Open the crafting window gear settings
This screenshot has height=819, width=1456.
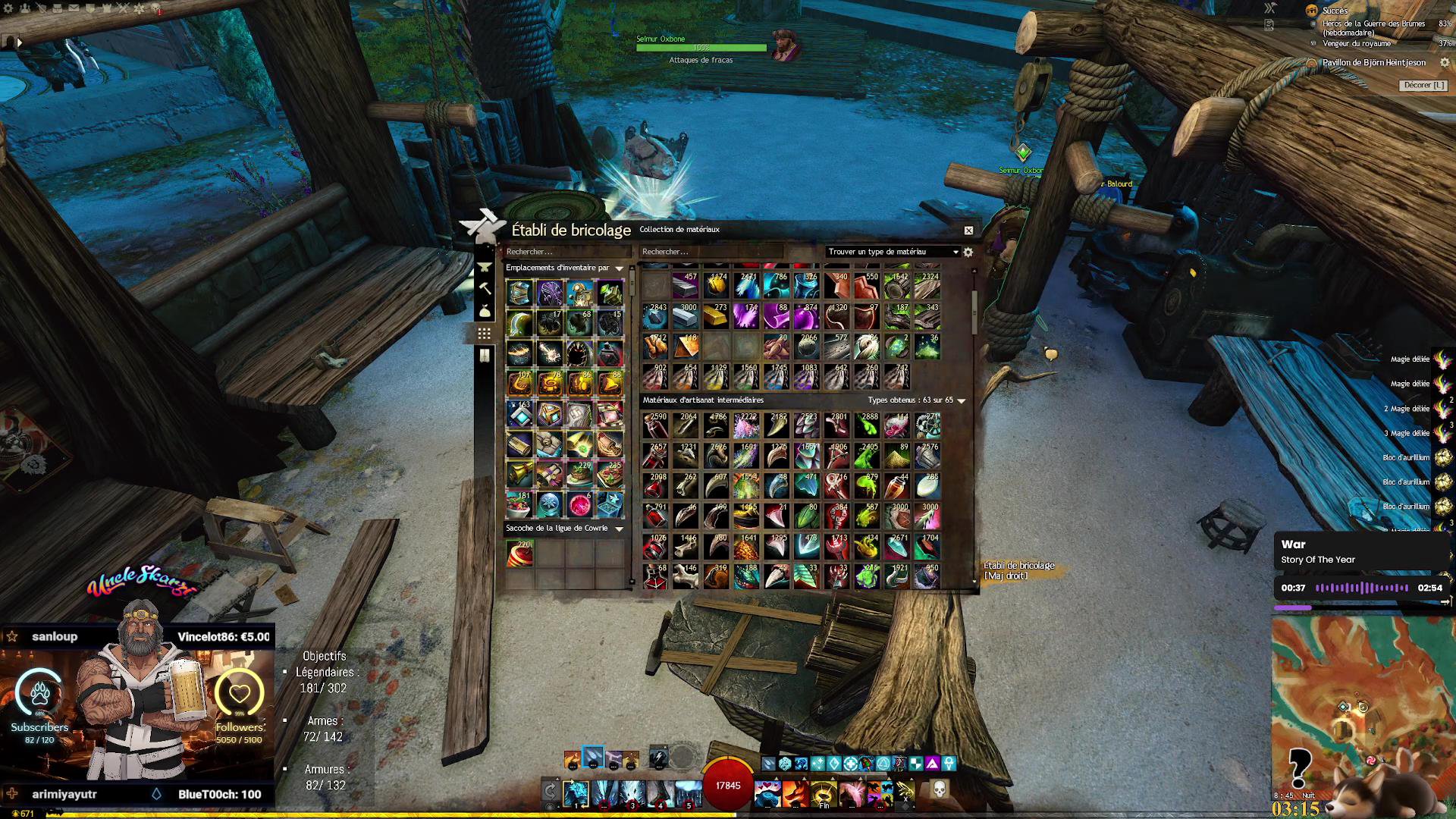click(968, 253)
